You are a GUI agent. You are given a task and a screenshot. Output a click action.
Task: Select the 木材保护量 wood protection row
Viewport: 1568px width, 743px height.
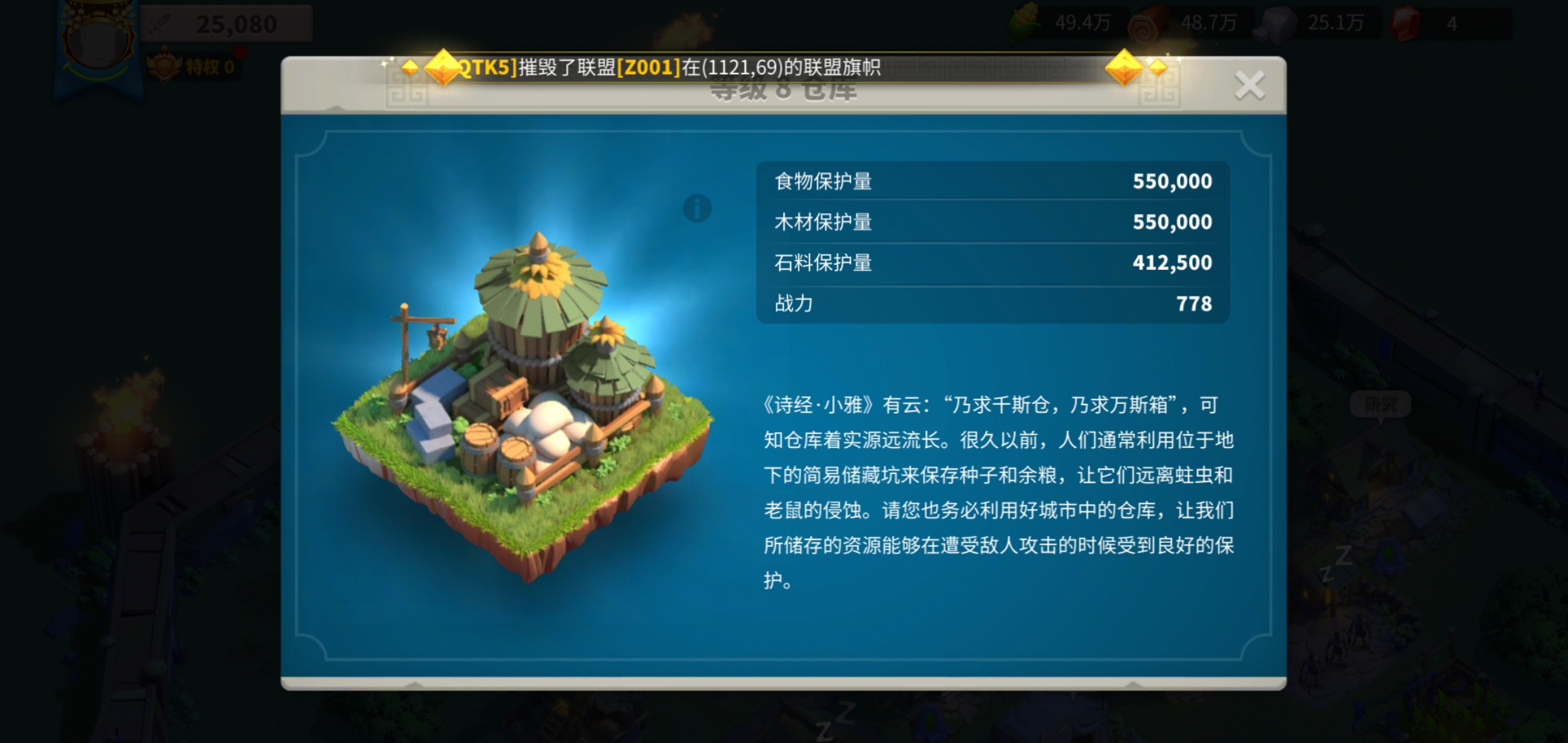(990, 222)
